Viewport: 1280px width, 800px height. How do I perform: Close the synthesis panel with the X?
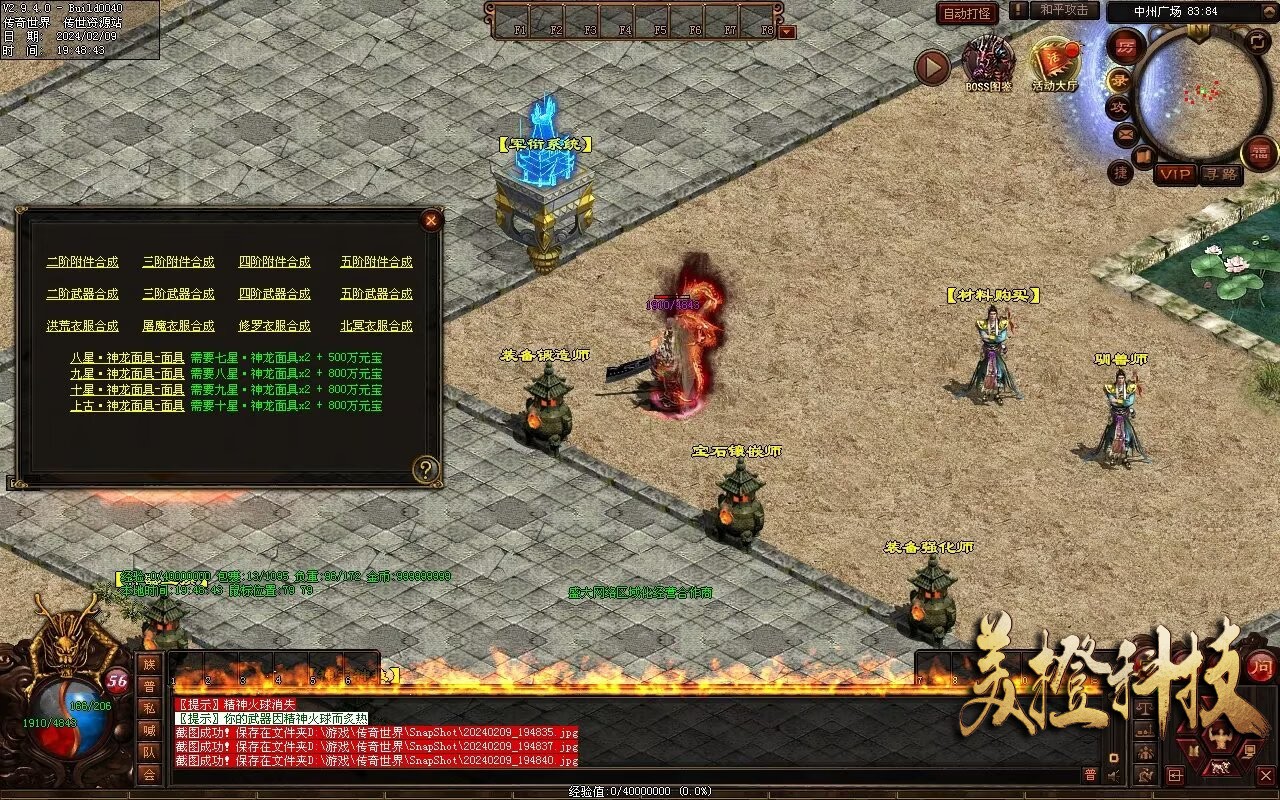tap(431, 220)
